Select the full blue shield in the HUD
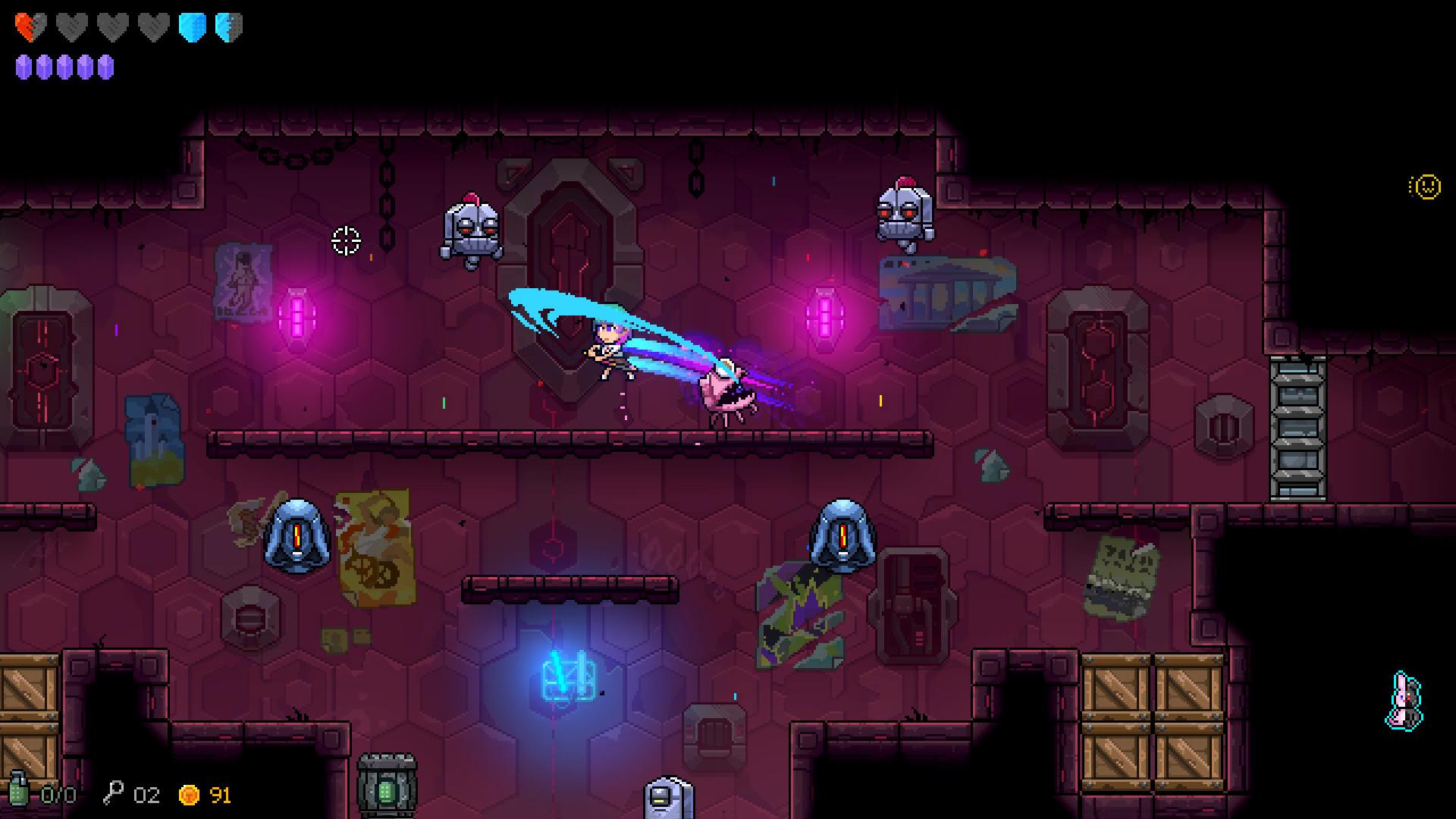 click(x=193, y=27)
